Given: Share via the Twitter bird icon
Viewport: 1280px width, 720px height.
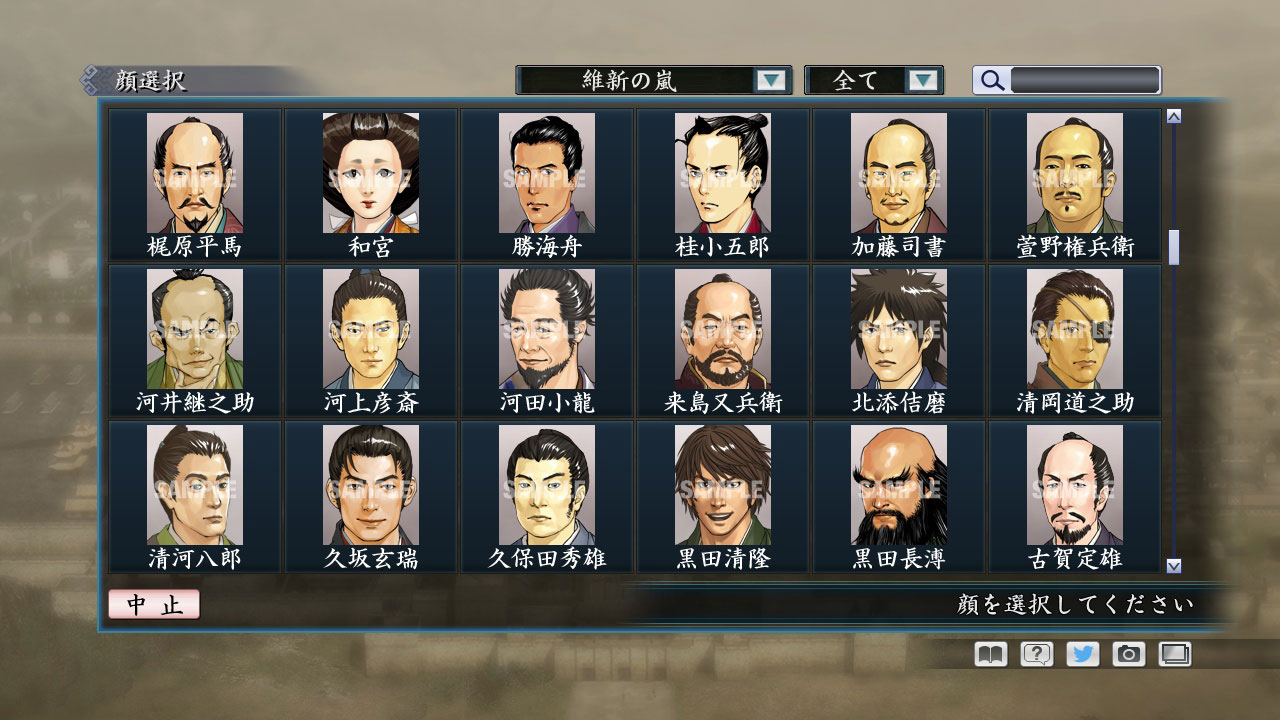Looking at the screenshot, I should 1084,654.
